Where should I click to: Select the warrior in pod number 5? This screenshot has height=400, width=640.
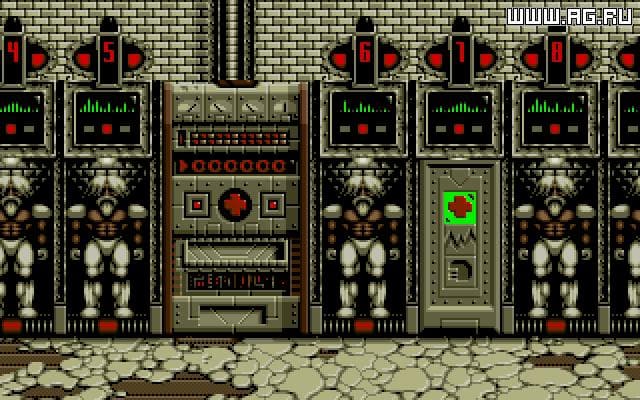point(107,240)
